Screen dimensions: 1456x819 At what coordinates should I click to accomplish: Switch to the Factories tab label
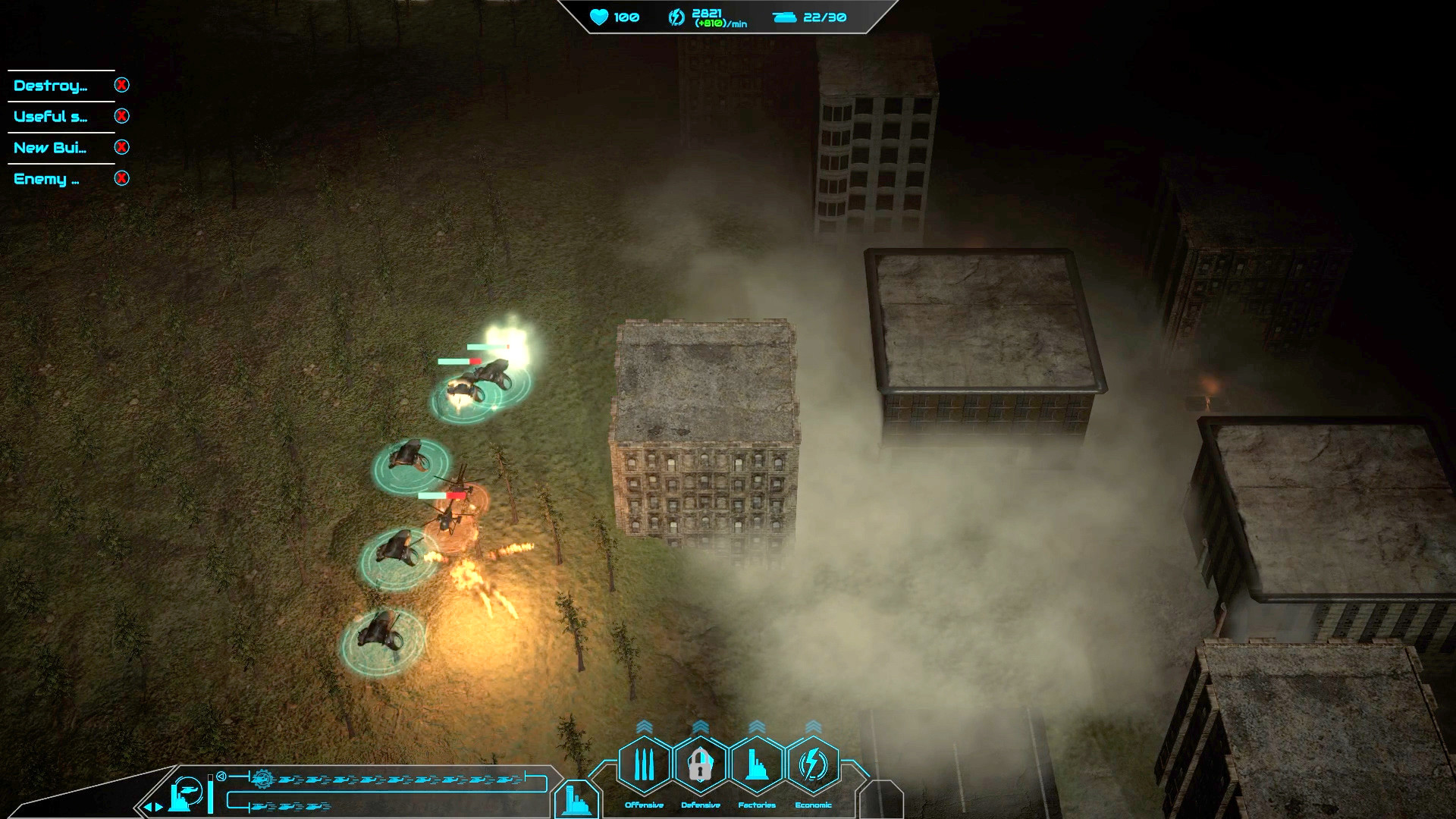pyautogui.click(x=756, y=805)
